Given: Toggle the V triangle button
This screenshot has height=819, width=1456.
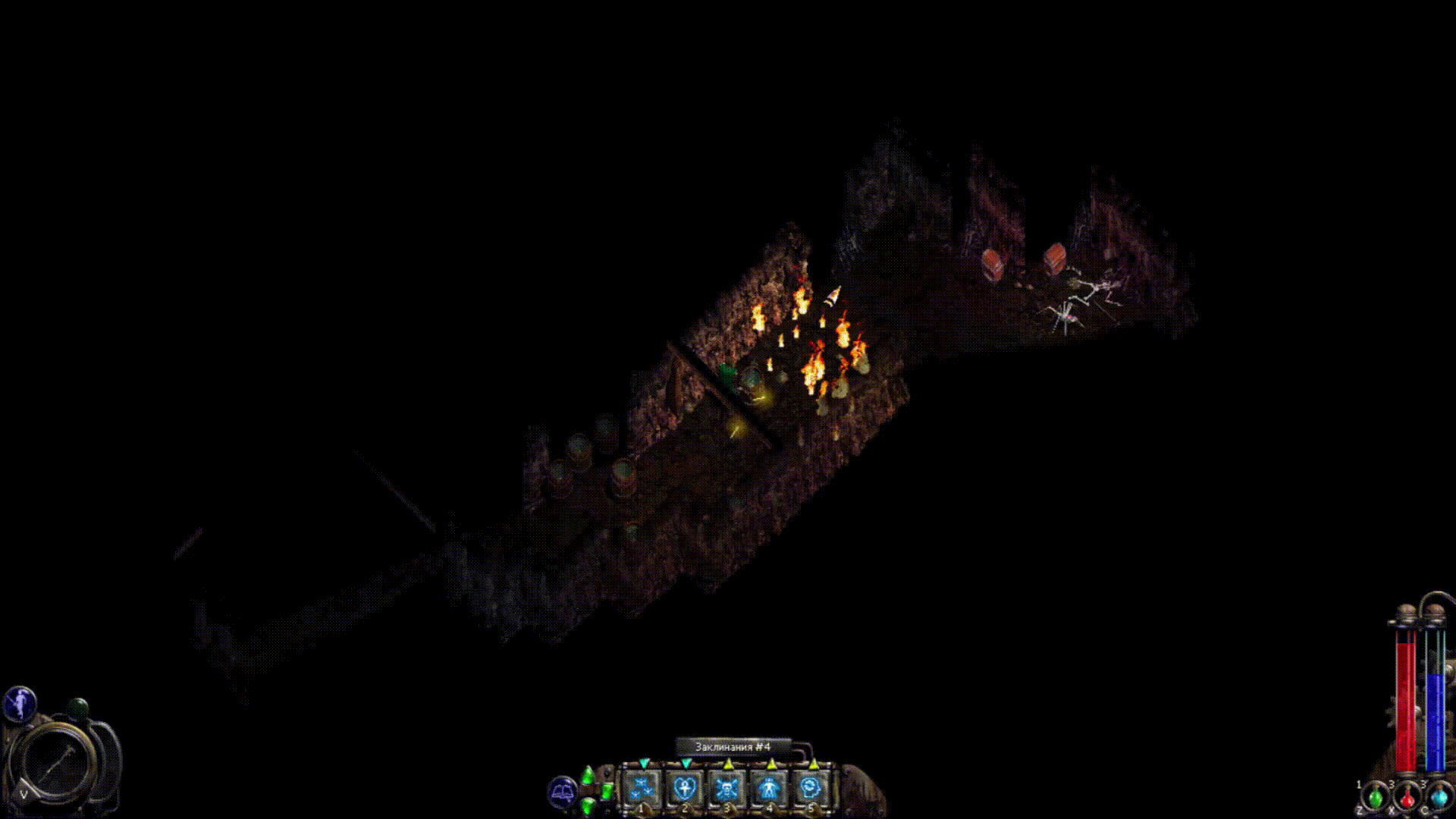Looking at the screenshot, I should 25,793.
